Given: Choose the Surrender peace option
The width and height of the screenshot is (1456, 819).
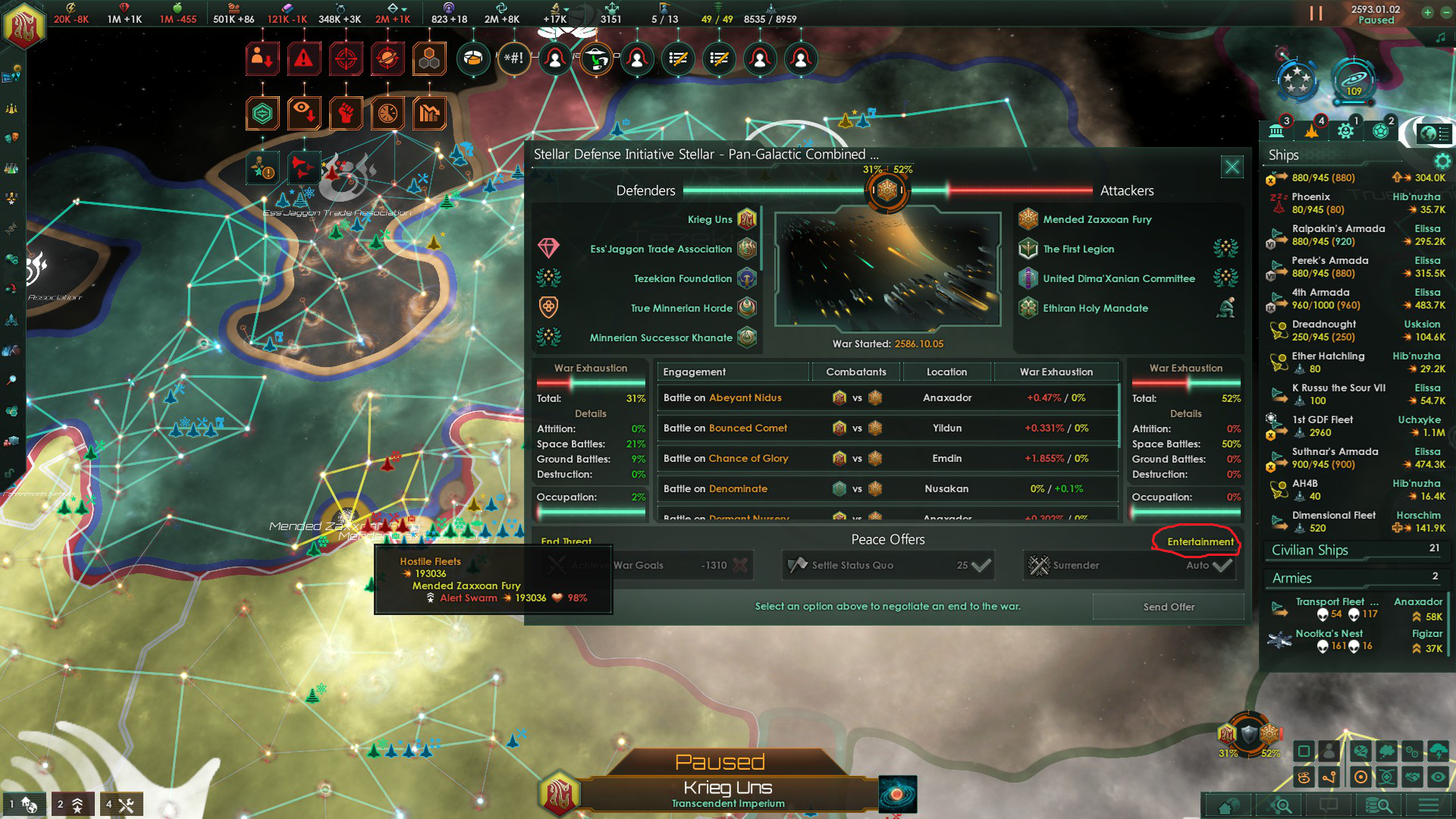Looking at the screenshot, I should pyautogui.click(x=1129, y=565).
